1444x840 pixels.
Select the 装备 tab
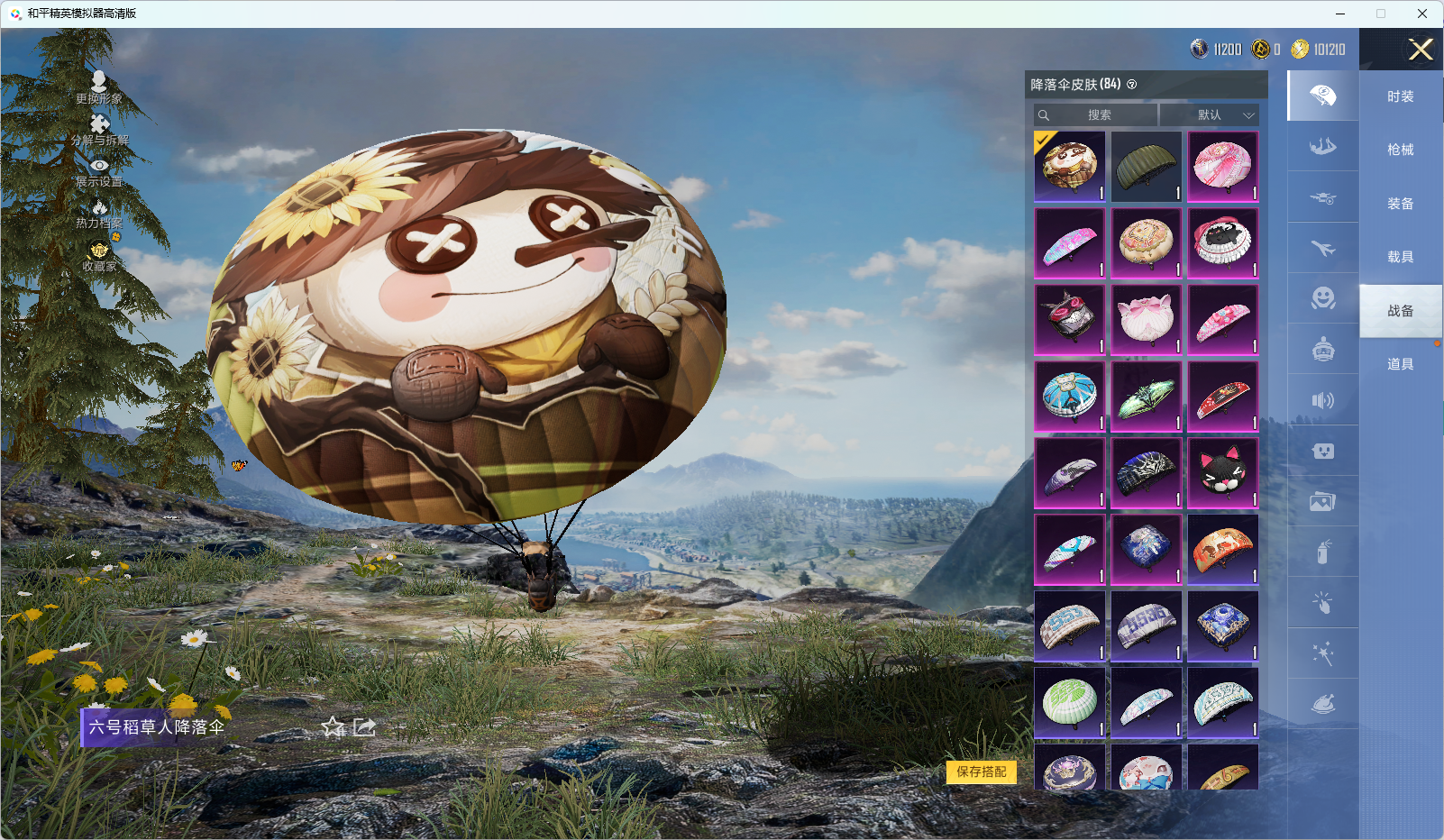pyautogui.click(x=1400, y=204)
